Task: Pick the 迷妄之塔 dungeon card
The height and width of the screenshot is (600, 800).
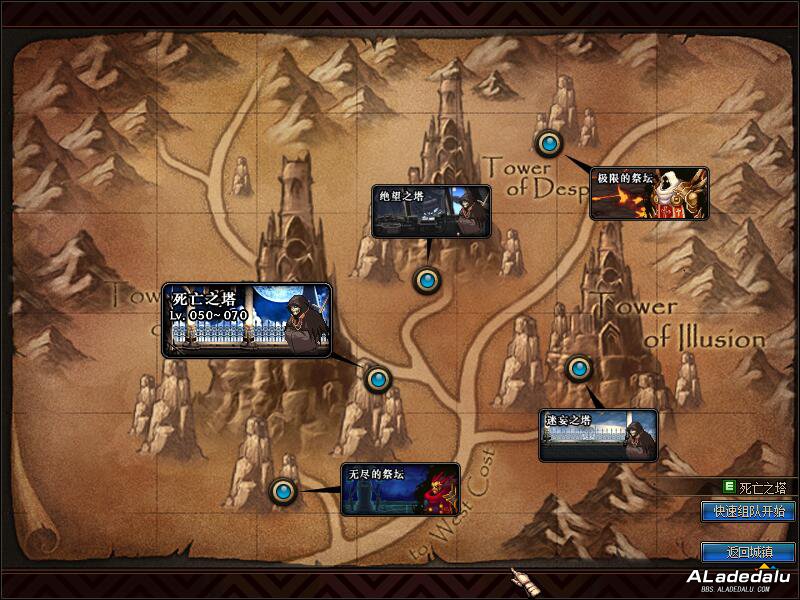Action: pyautogui.click(x=598, y=436)
